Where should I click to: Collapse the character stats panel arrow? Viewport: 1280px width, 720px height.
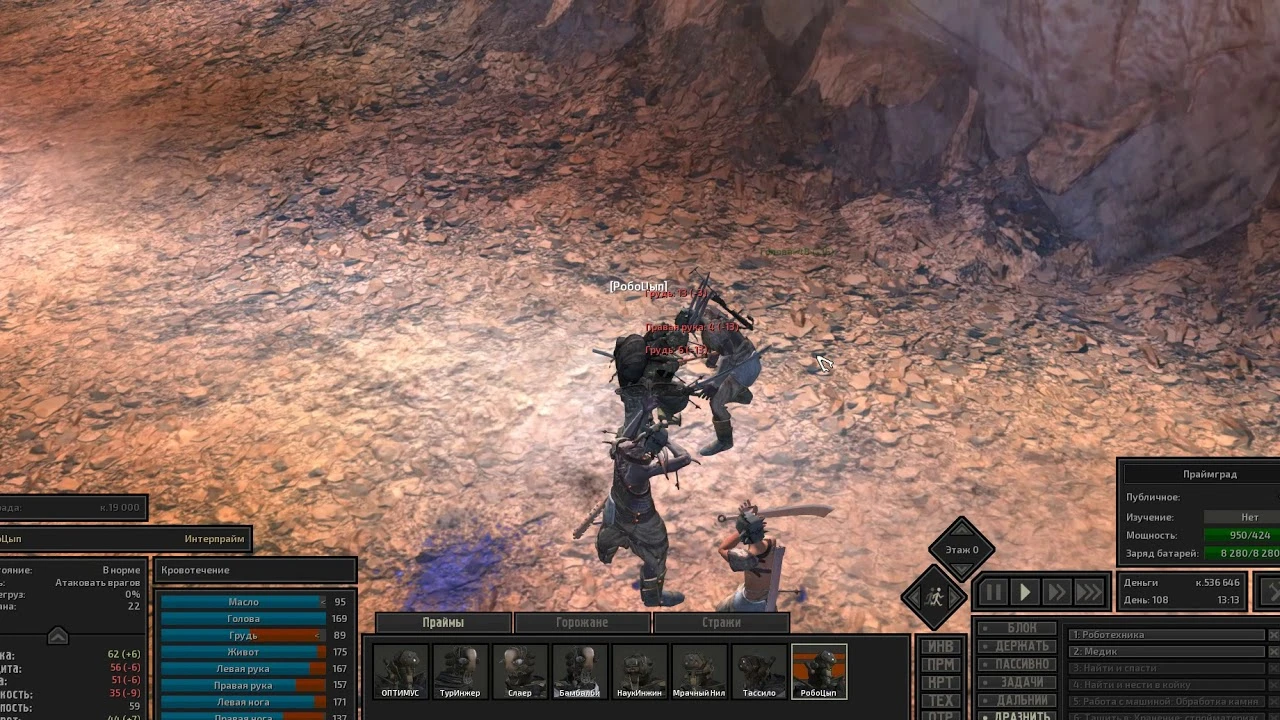coord(58,635)
